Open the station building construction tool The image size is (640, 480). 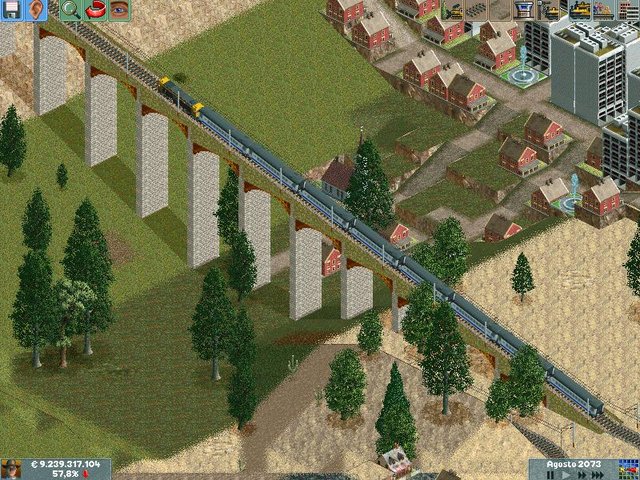[x=522, y=10]
